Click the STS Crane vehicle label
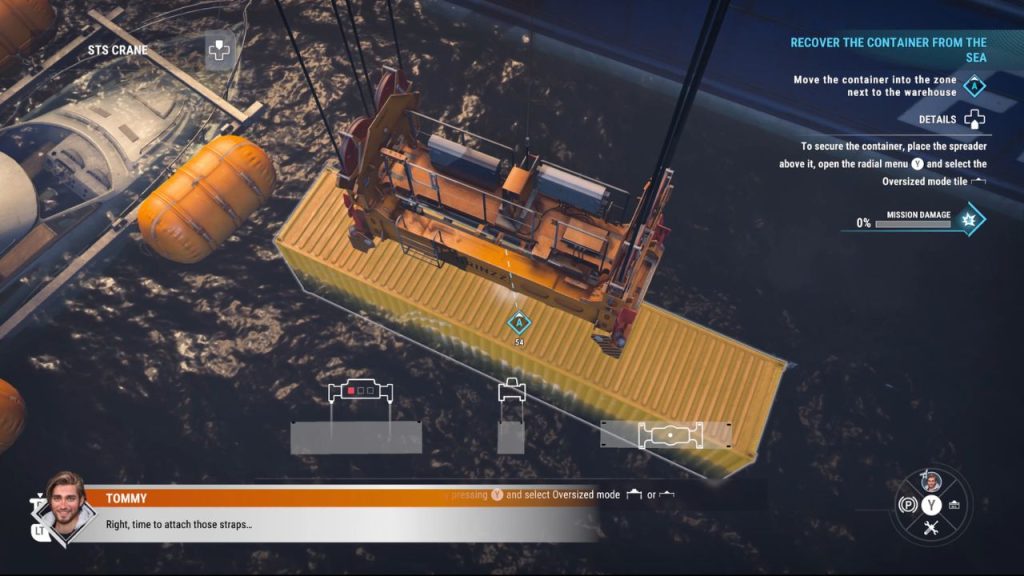The height and width of the screenshot is (576, 1024). [x=117, y=50]
